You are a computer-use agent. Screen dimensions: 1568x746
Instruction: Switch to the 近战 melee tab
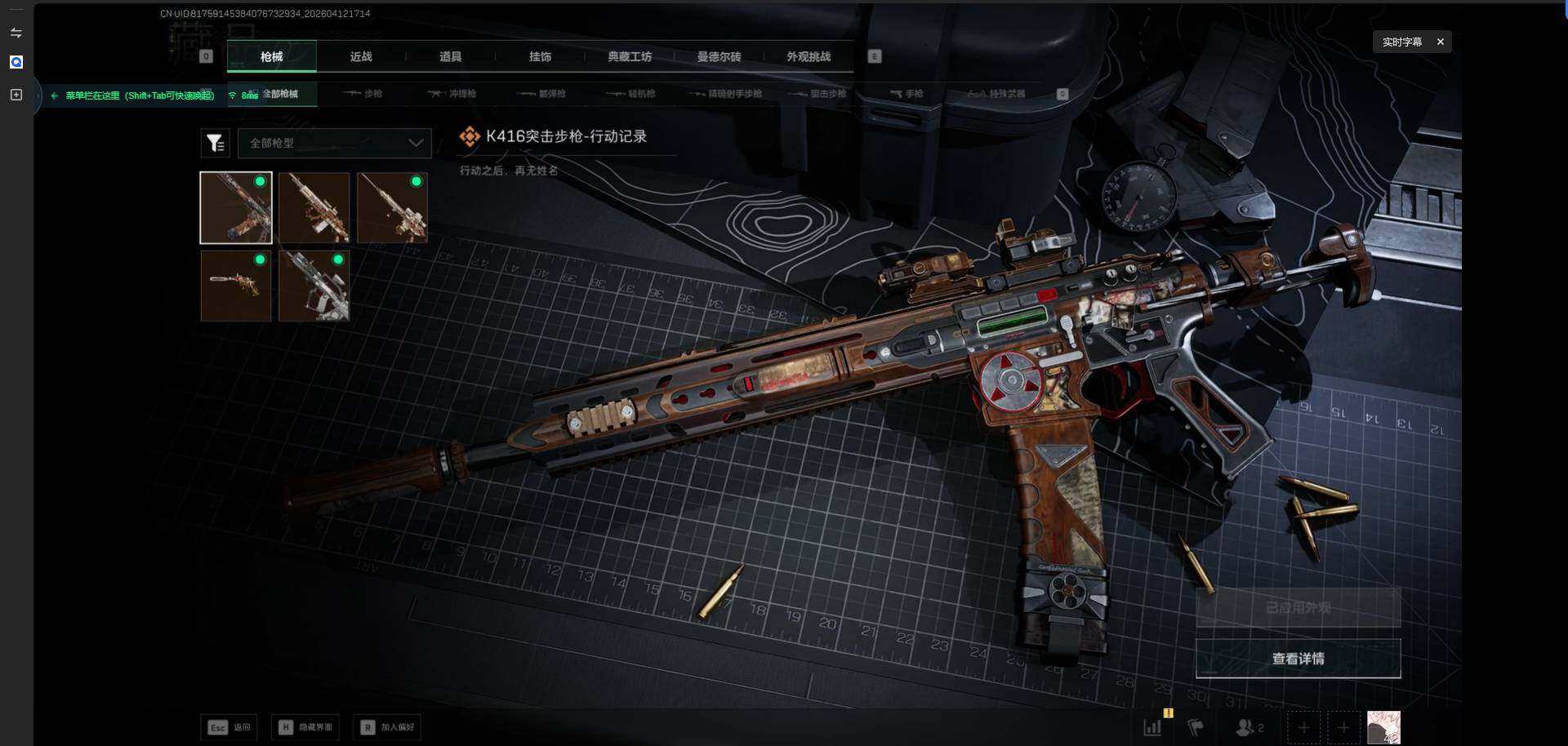[361, 57]
